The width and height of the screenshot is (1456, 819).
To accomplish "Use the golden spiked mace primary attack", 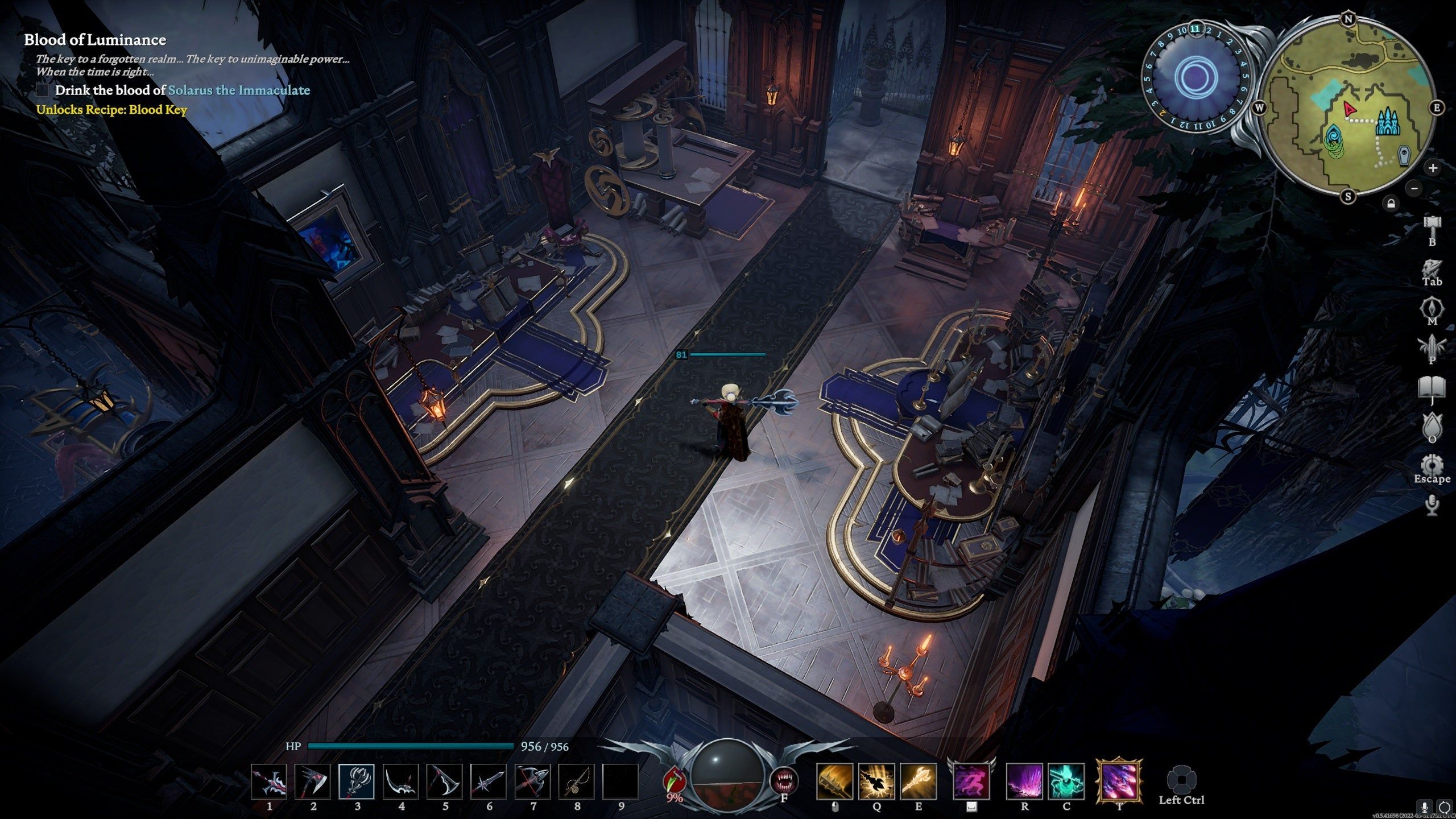I will [x=834, y=781].
